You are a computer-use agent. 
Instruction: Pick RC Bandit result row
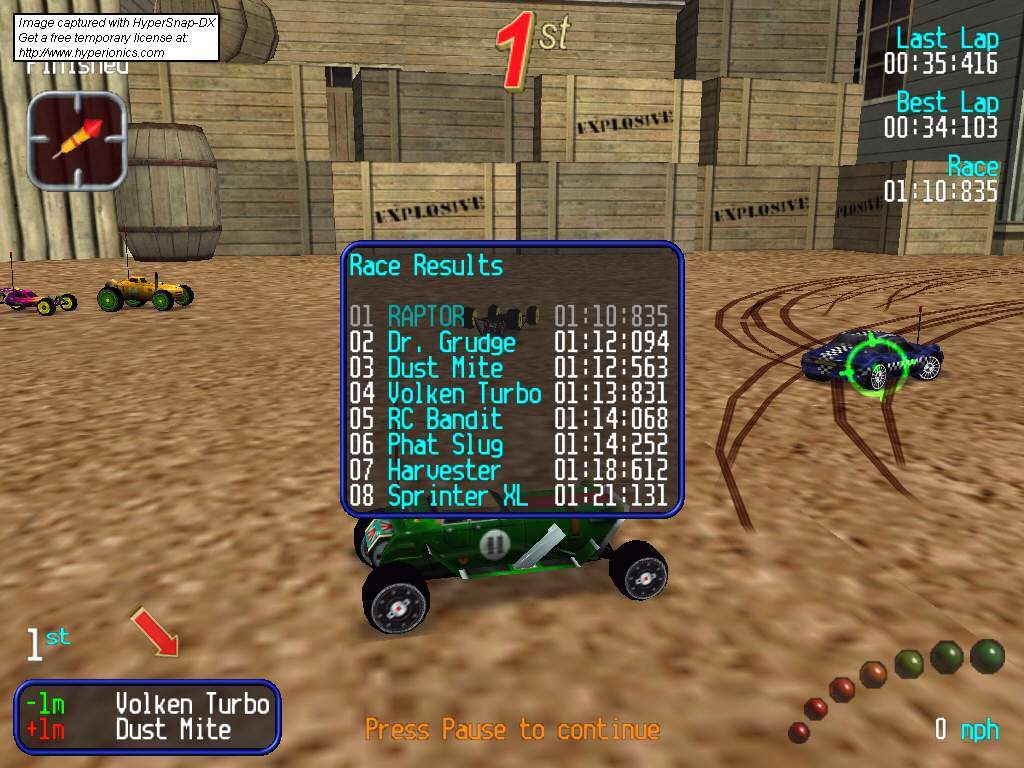click(508, 419)
